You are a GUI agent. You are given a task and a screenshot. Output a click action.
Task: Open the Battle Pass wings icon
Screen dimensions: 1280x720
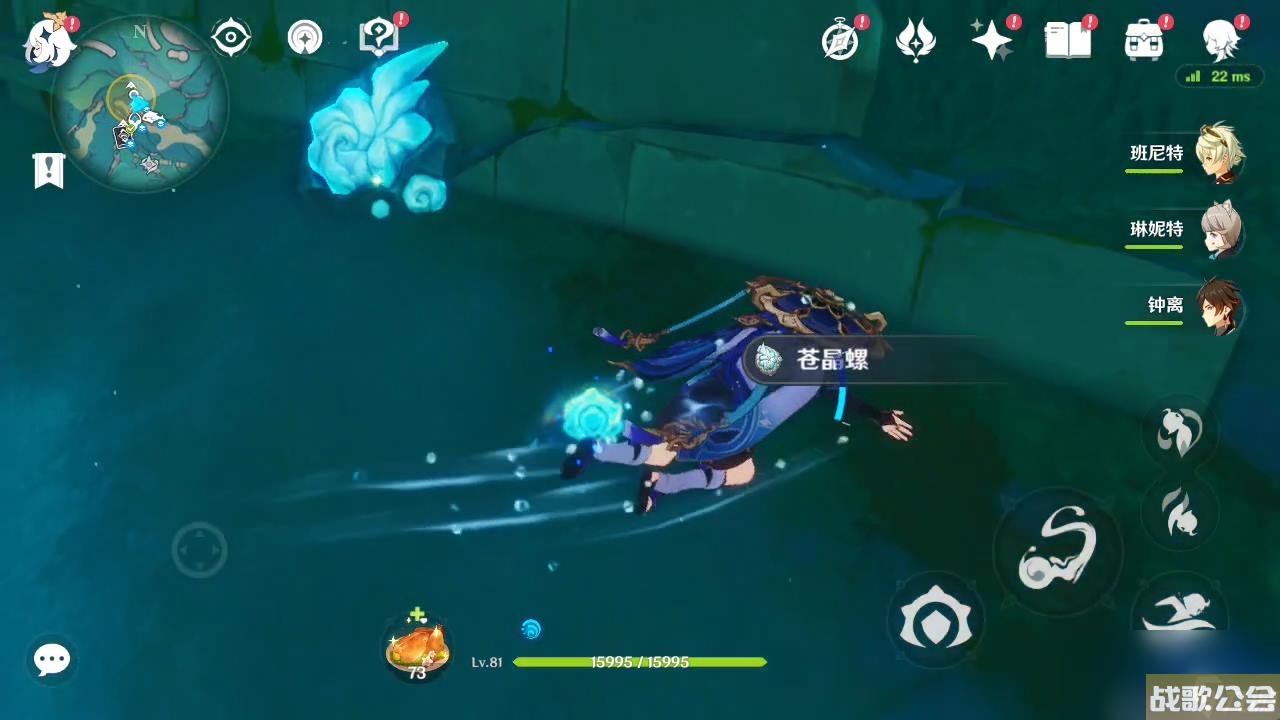pyautogui.click(x=917, y=38)
